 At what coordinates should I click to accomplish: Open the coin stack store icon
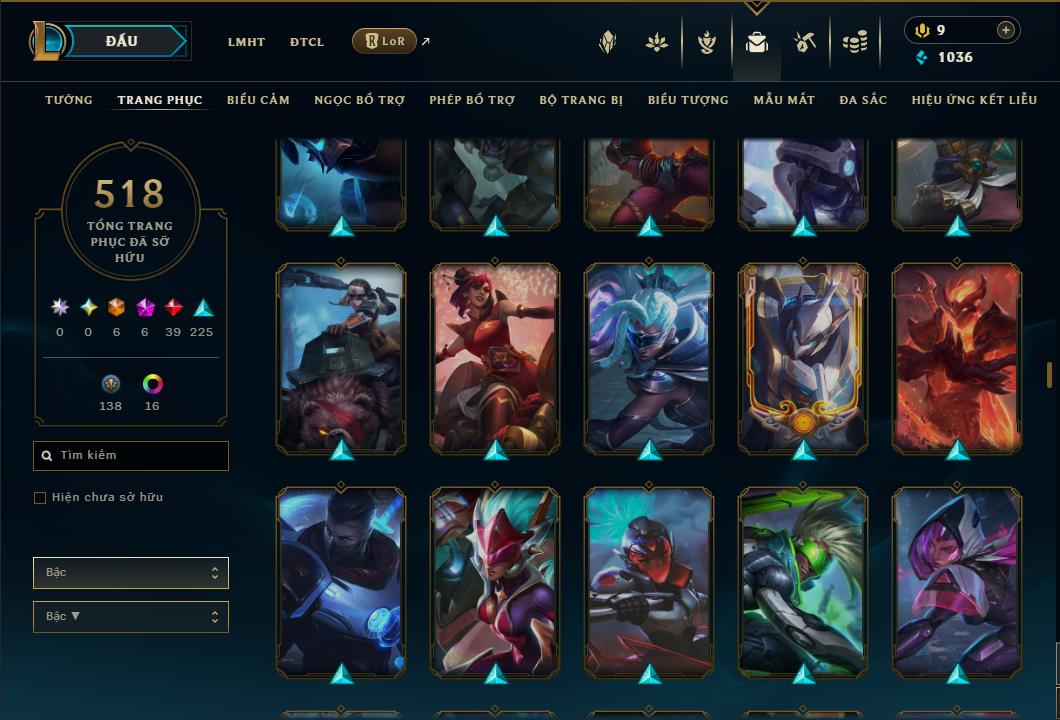(x=854, y=42)
